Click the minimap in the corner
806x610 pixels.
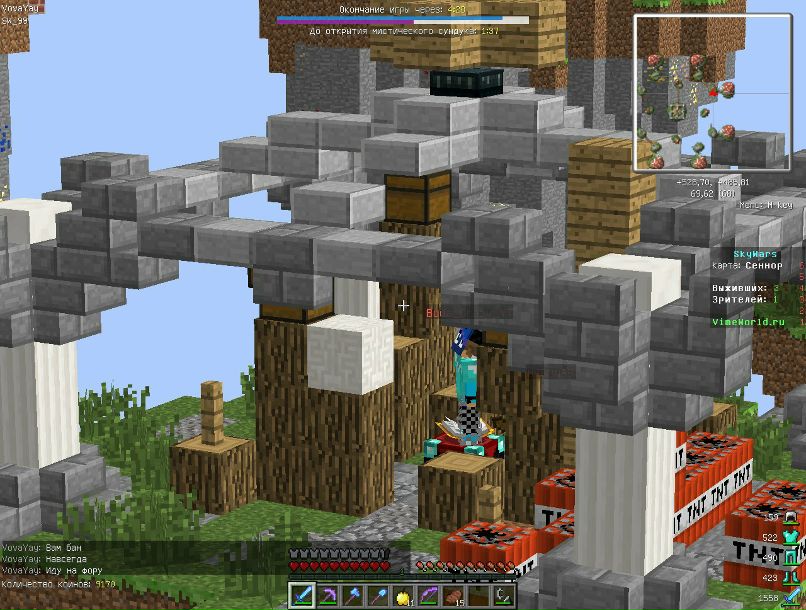click(710, 92)
